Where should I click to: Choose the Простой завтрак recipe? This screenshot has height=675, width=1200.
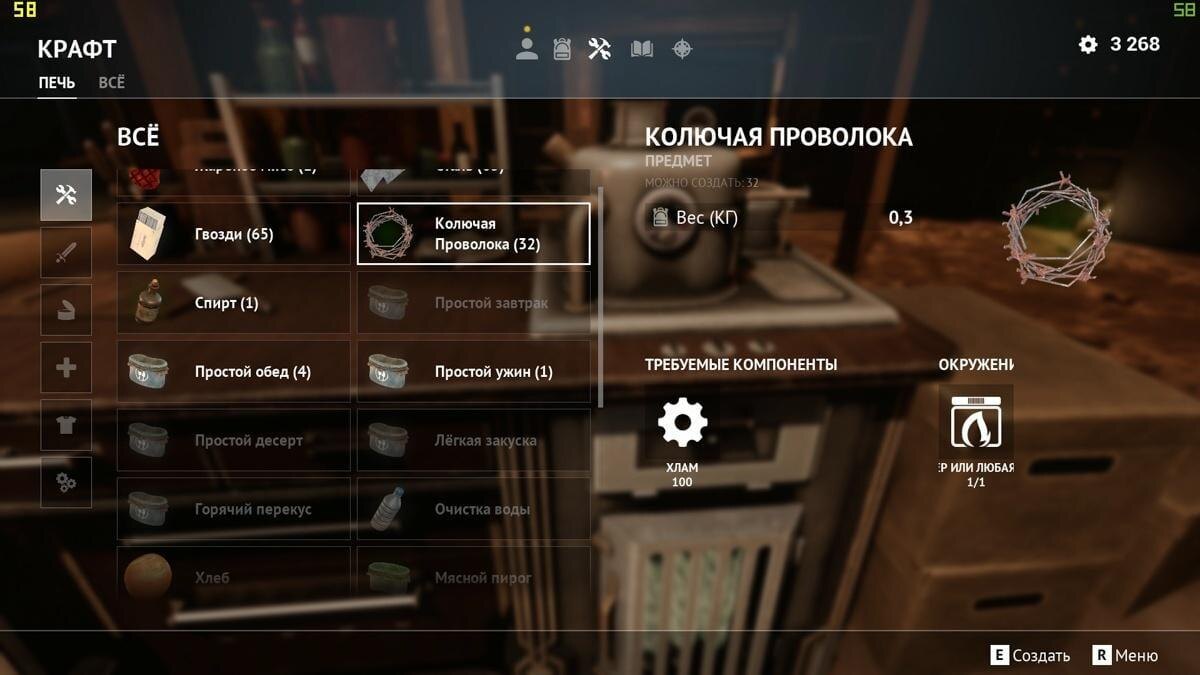point(473,303)
